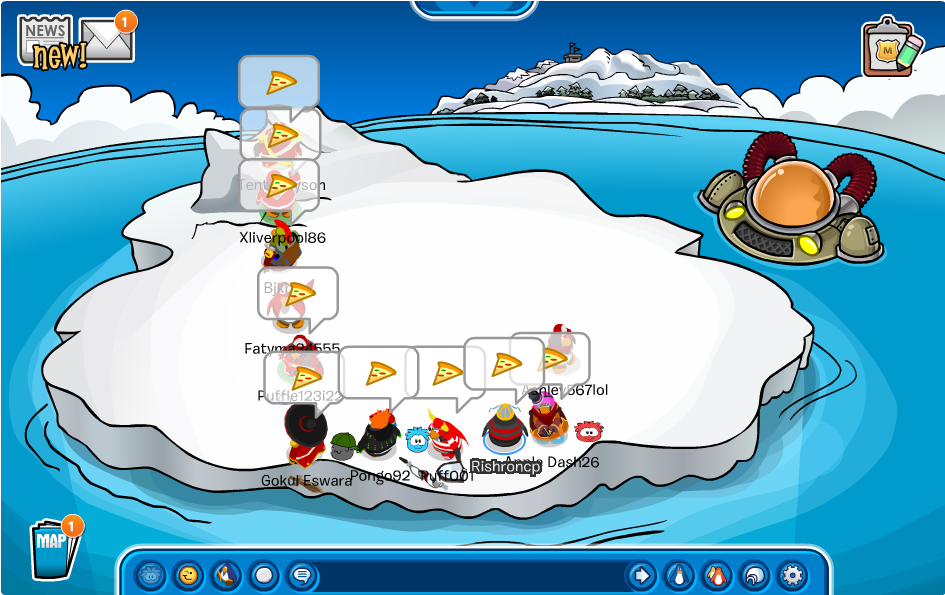945x595 pixels.
Task: Throw a snowball using the toolbar
Action: tap(264, 575)
